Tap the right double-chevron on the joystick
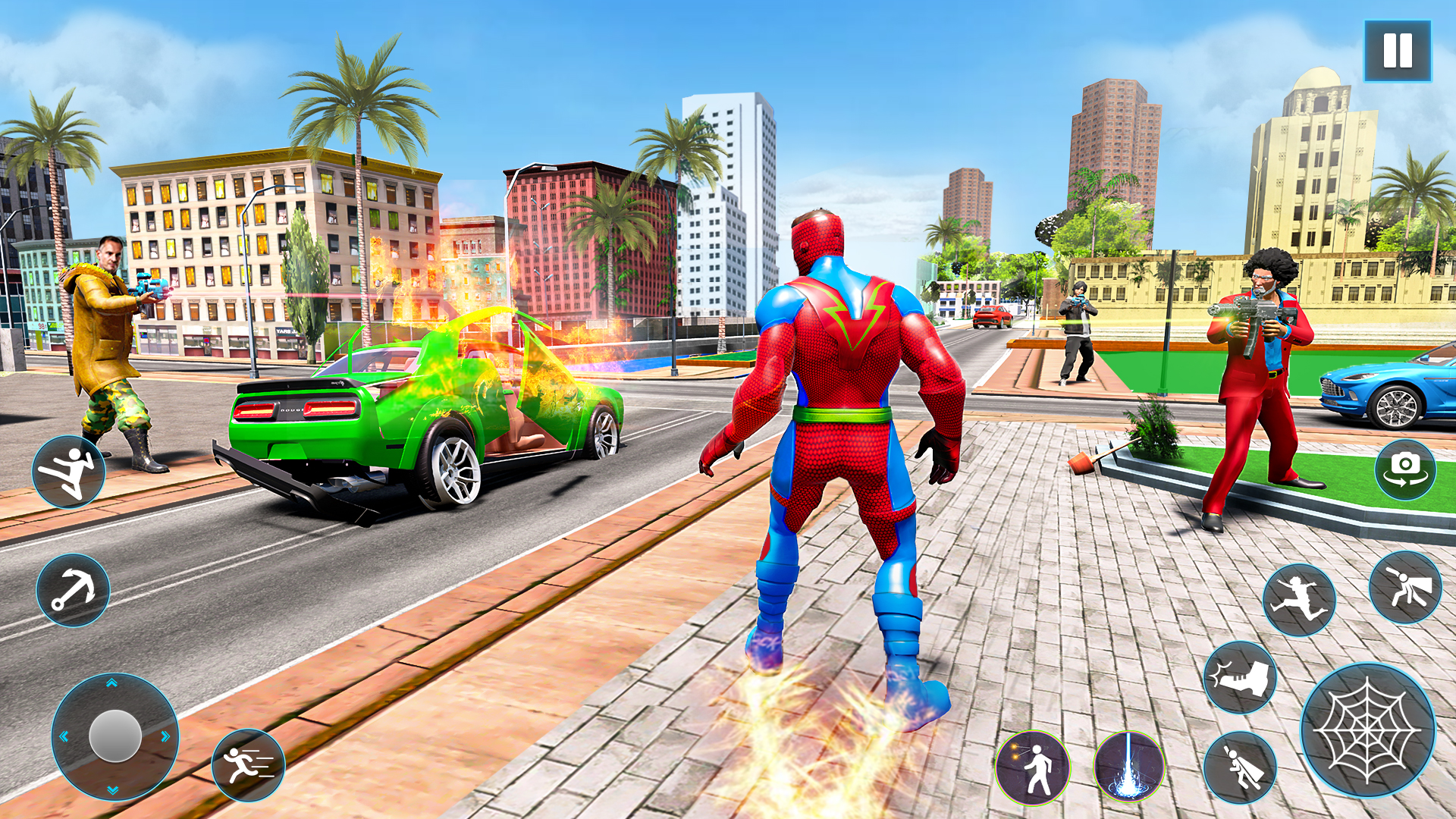The width and height of the screenshot is (1456, 819). tap(164, 734)
